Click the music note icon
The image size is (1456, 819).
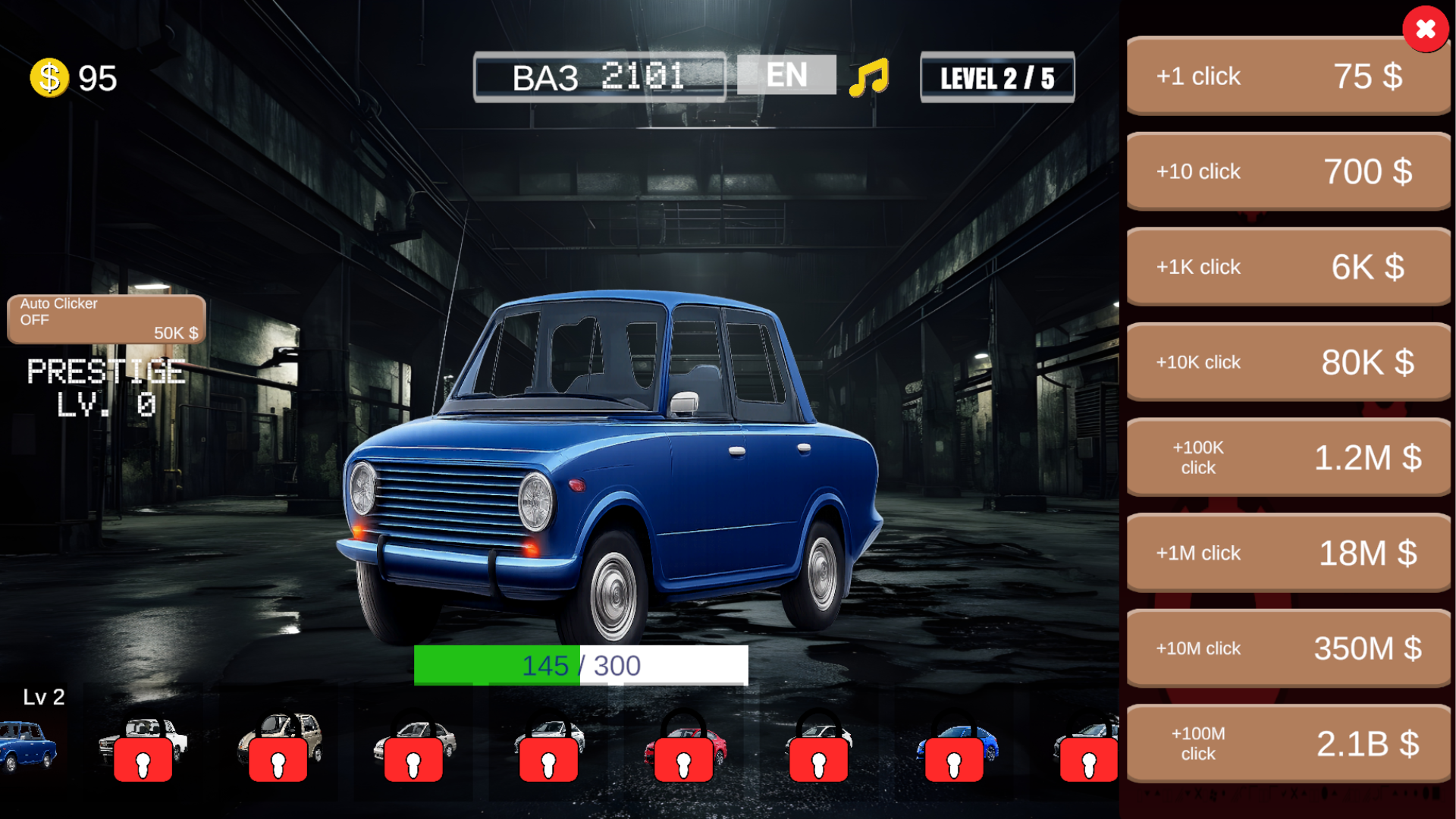pos(871,74)
